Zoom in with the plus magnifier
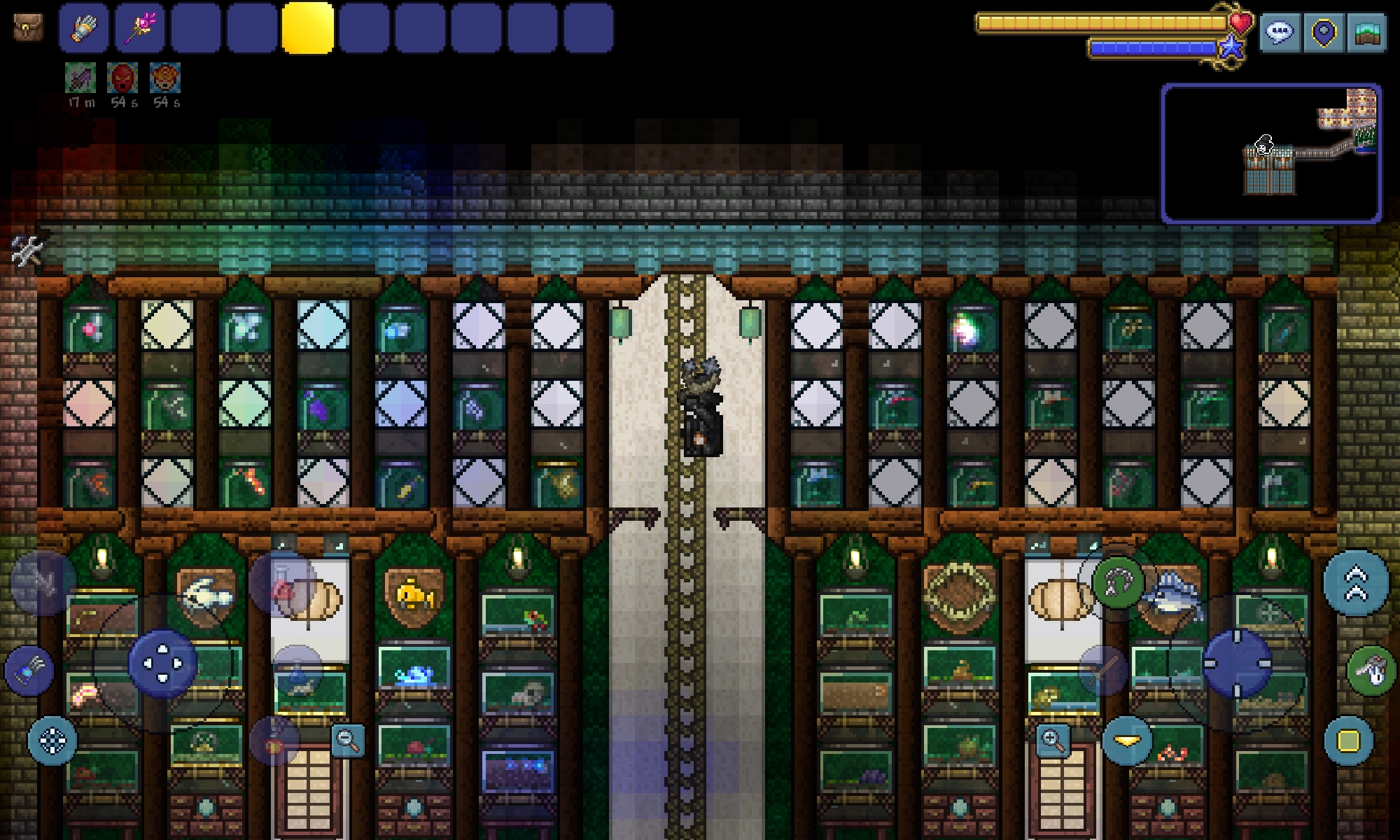The image size is (1400, 840). [1053, 740]
